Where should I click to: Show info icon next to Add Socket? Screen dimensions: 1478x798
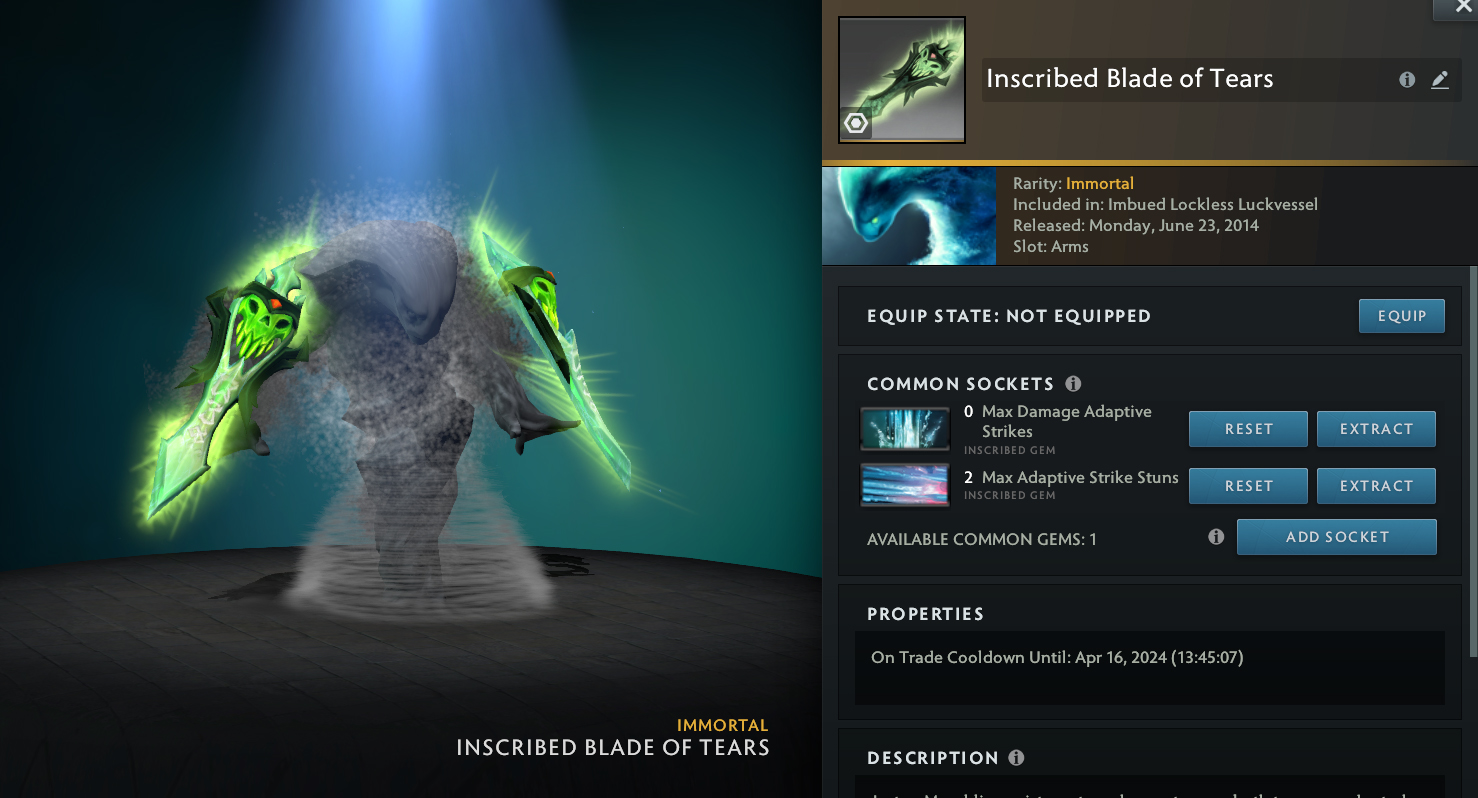tap(1216, 537)
